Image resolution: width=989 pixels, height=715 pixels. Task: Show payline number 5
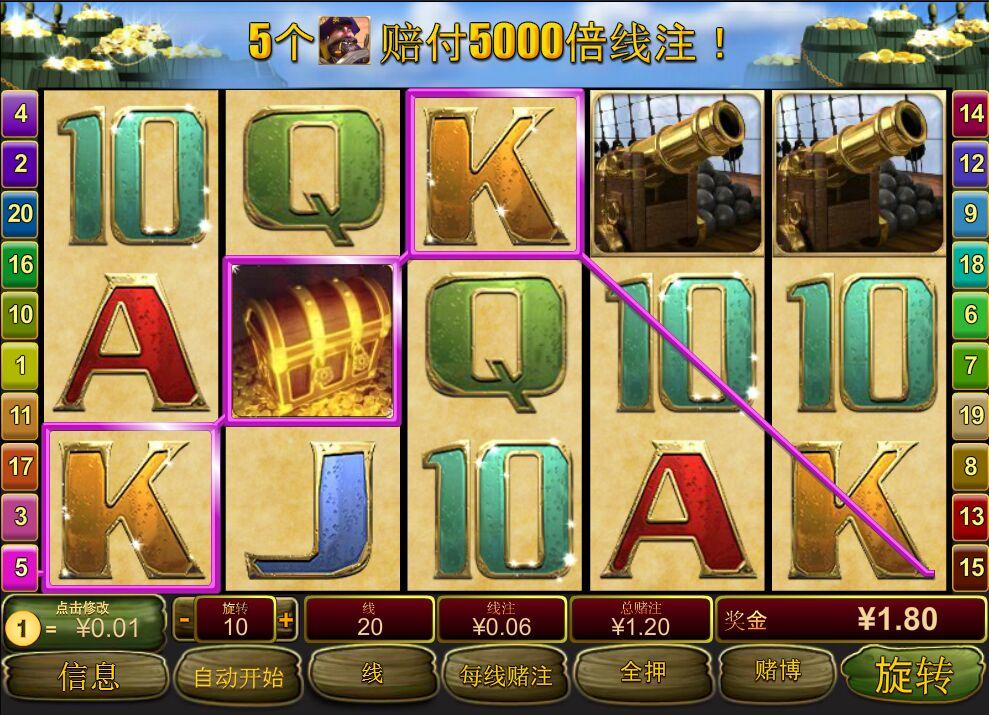(x=21, y=568)
